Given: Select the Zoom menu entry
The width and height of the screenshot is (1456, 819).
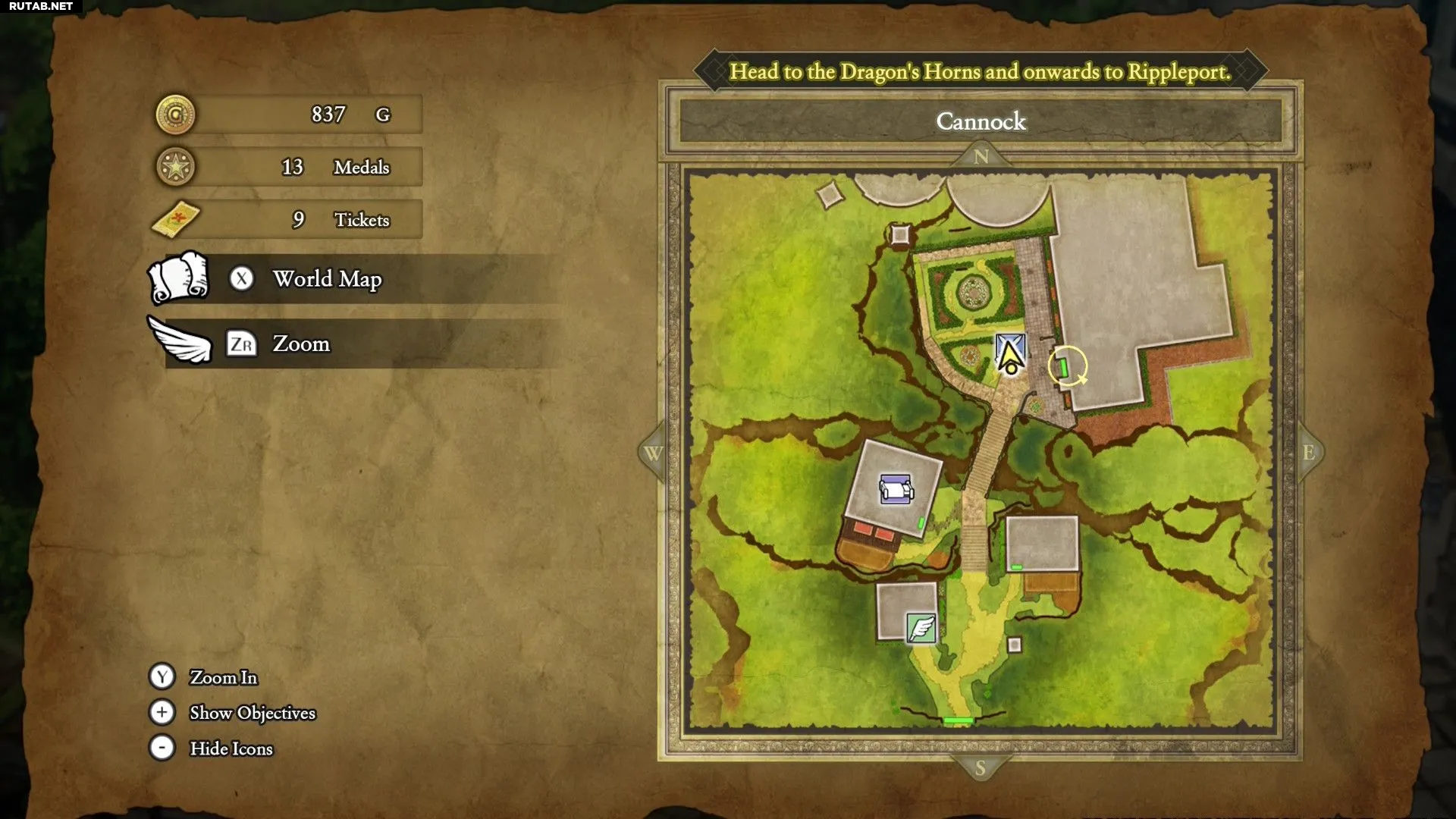Looking at the screenshot, I should click(x=301, y=344).
